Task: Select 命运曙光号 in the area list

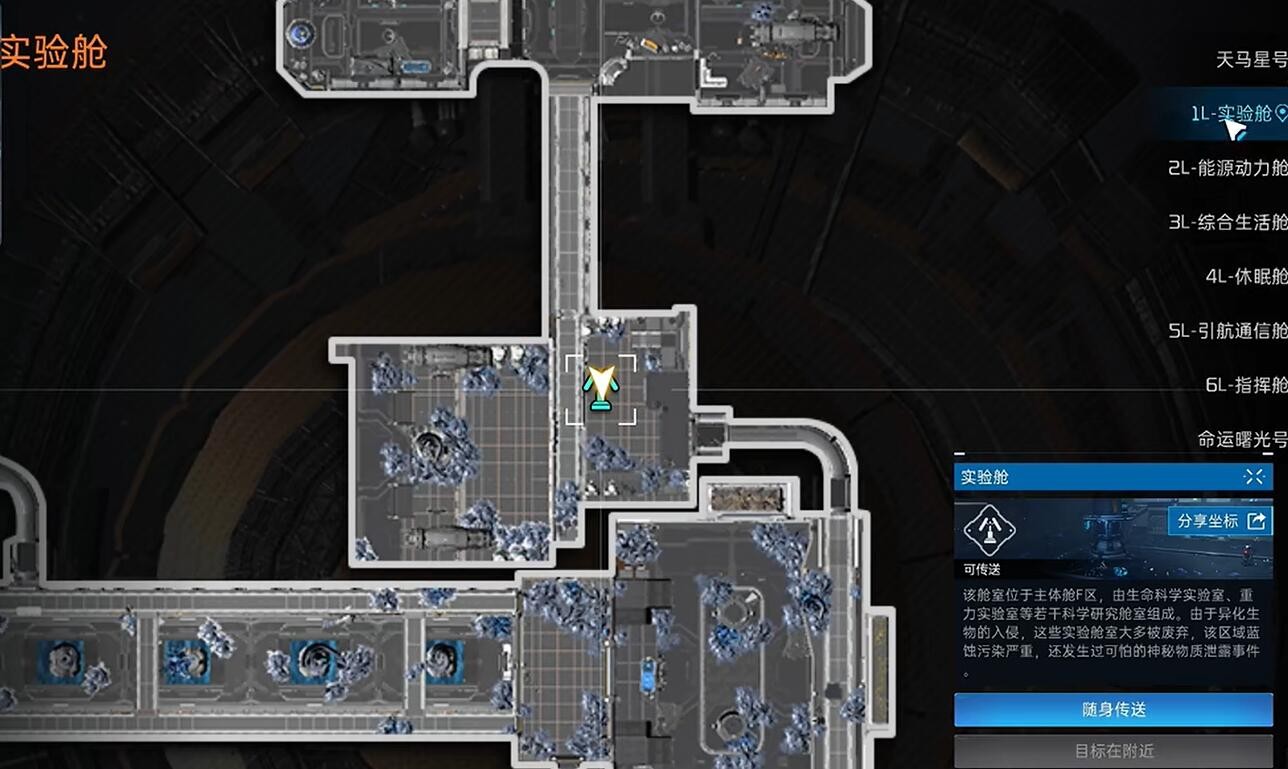Action: click(1242, 439)
